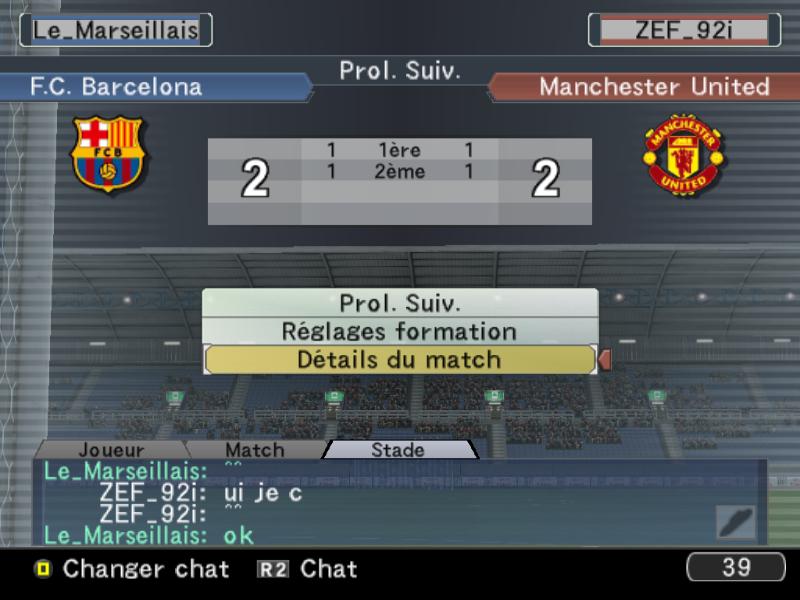Image resolution: width=800 pixels, height=600 pixels.
Task: Open Réglages formation
Action: coord(400,331)
